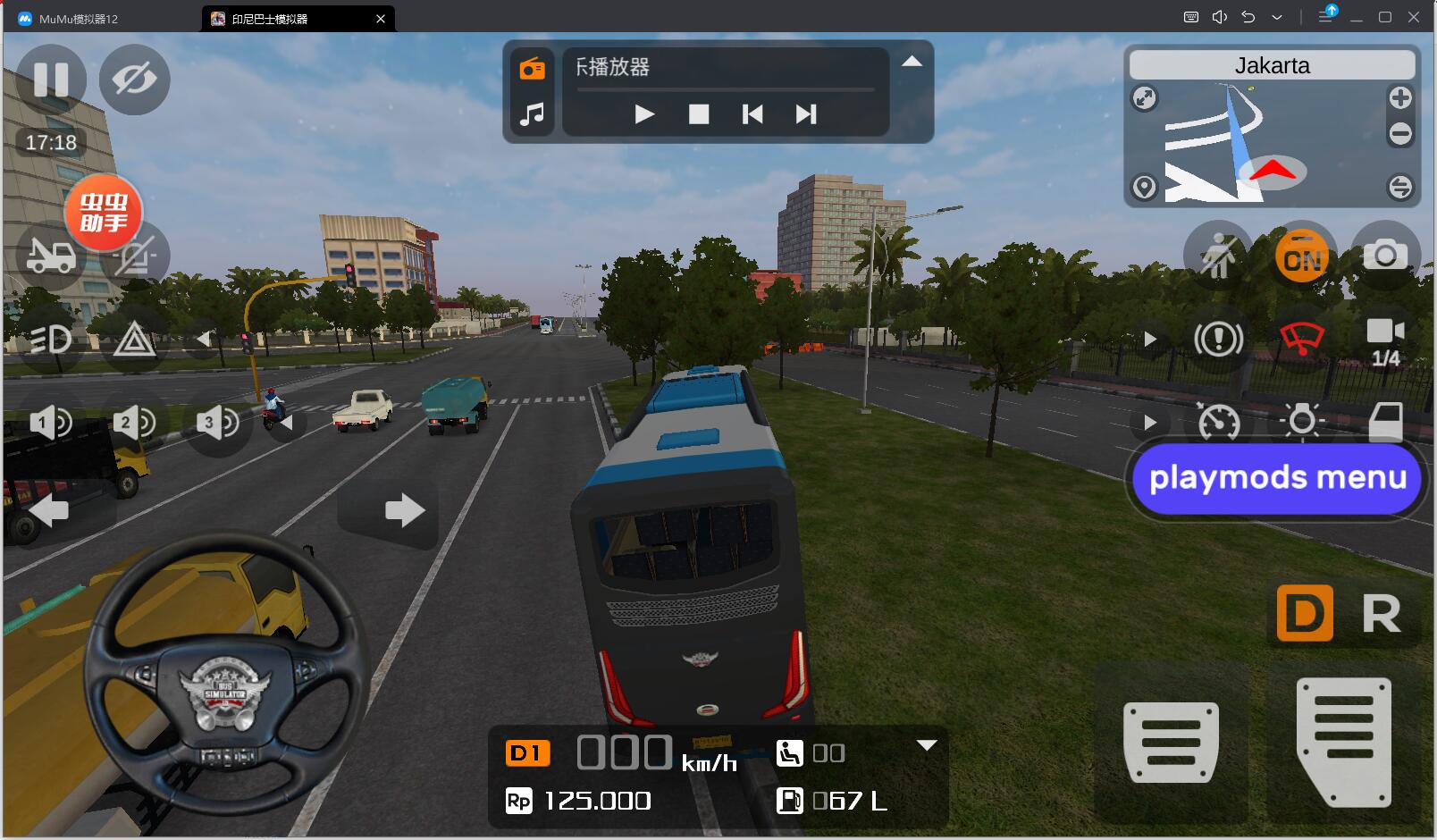
Task: Toggle the windshield wipers
Action: 1302,340
